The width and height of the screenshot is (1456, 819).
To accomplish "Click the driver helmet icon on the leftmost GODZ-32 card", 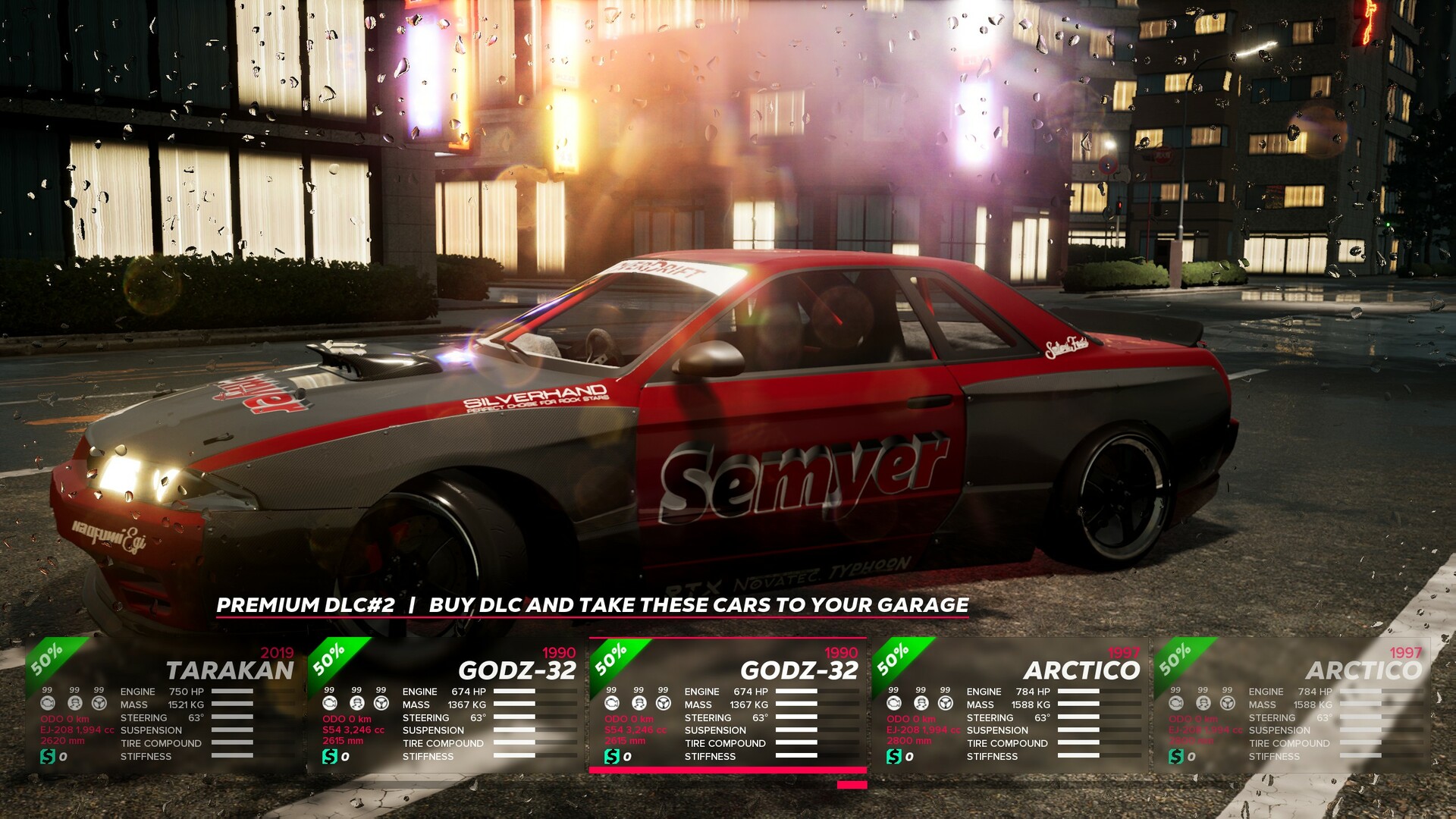I will tap(356, 704).
